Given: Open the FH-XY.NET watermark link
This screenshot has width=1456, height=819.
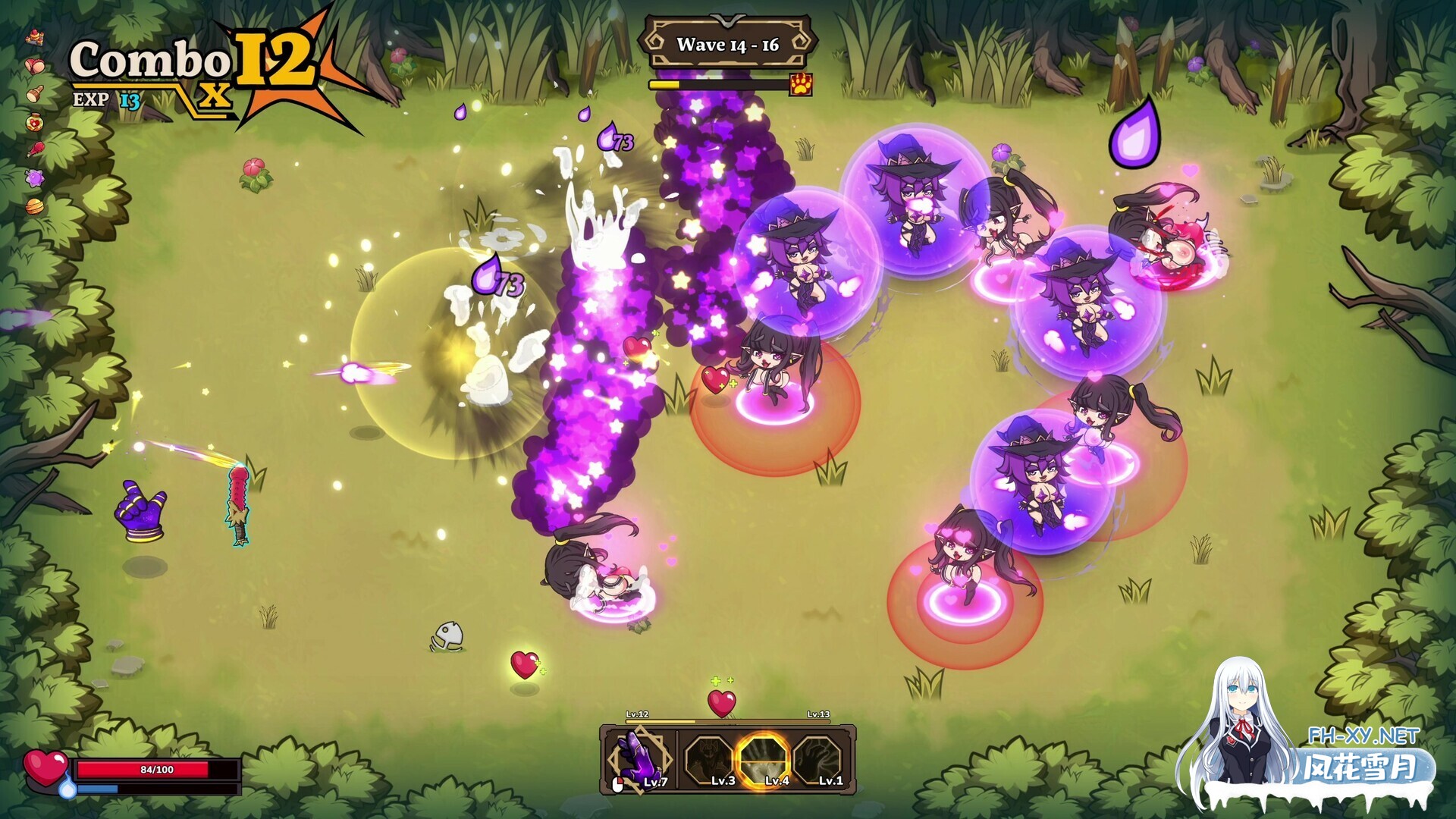Looking at the screenshot, I should pos(1363,735).
